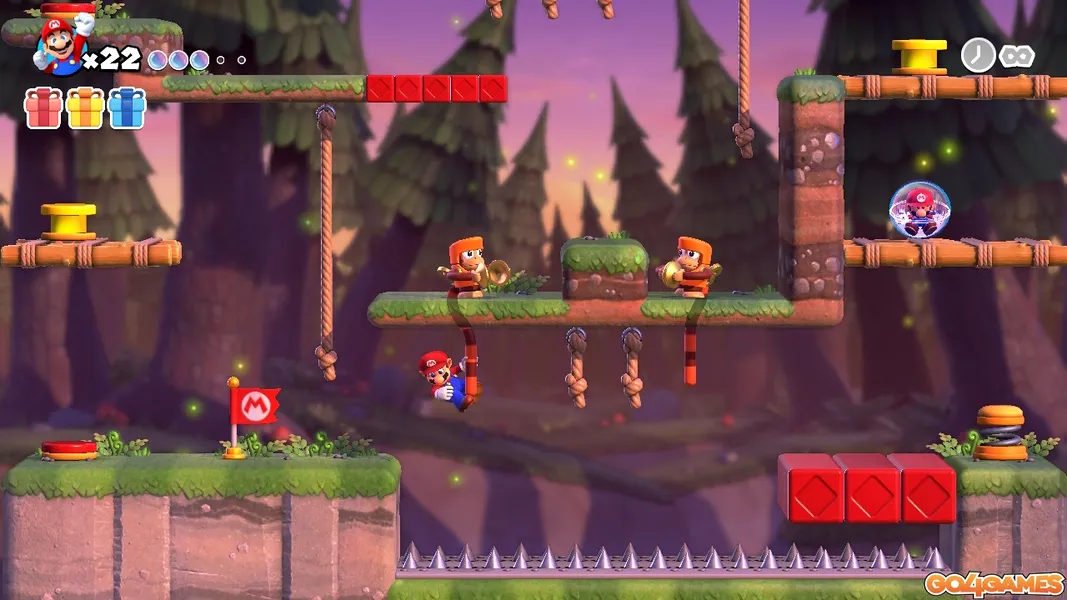Select the yellow present icon
This screenshot has width=1067, height=600.
point(85,108)
